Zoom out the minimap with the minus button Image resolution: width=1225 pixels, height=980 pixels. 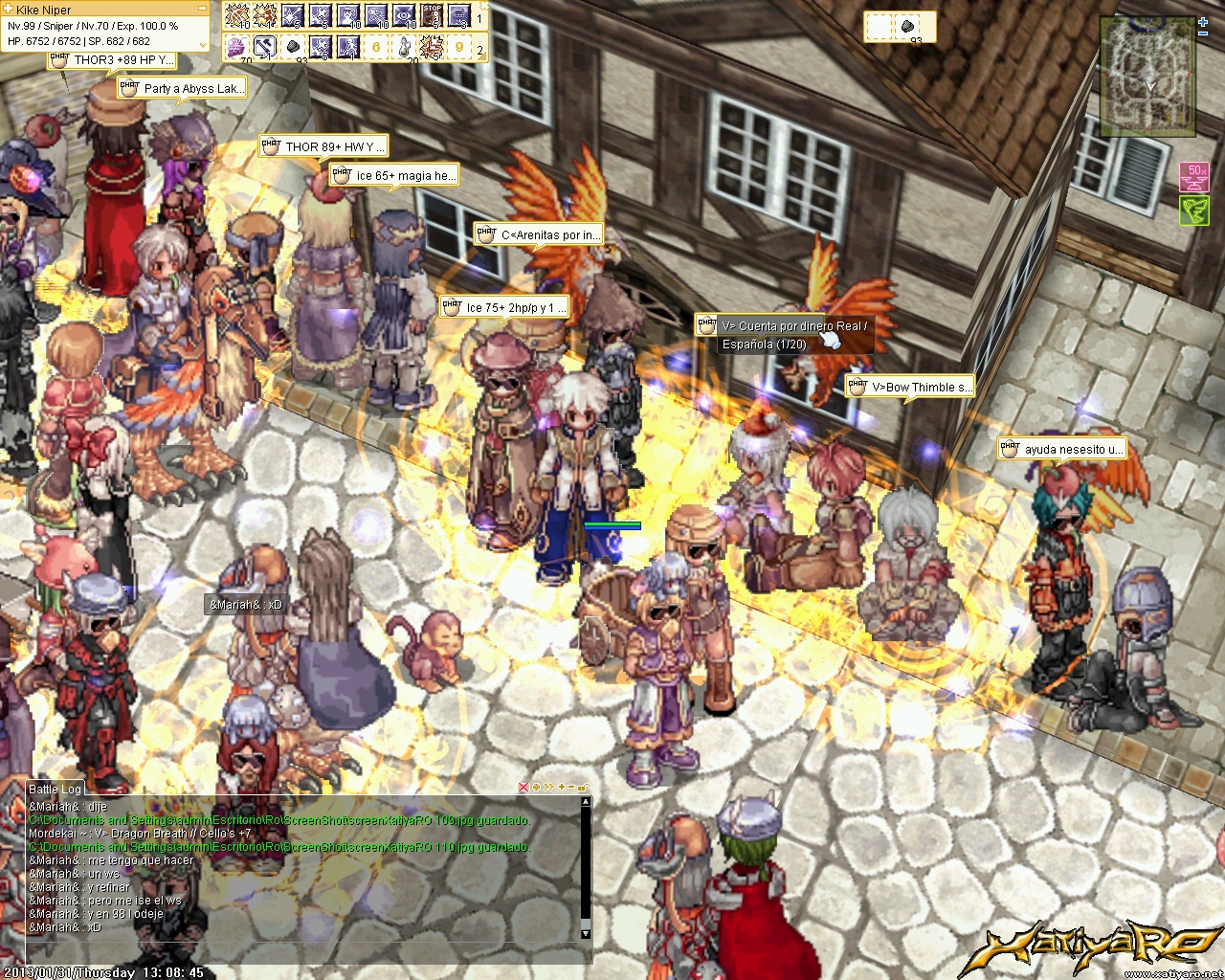[x=1204, y=33]
